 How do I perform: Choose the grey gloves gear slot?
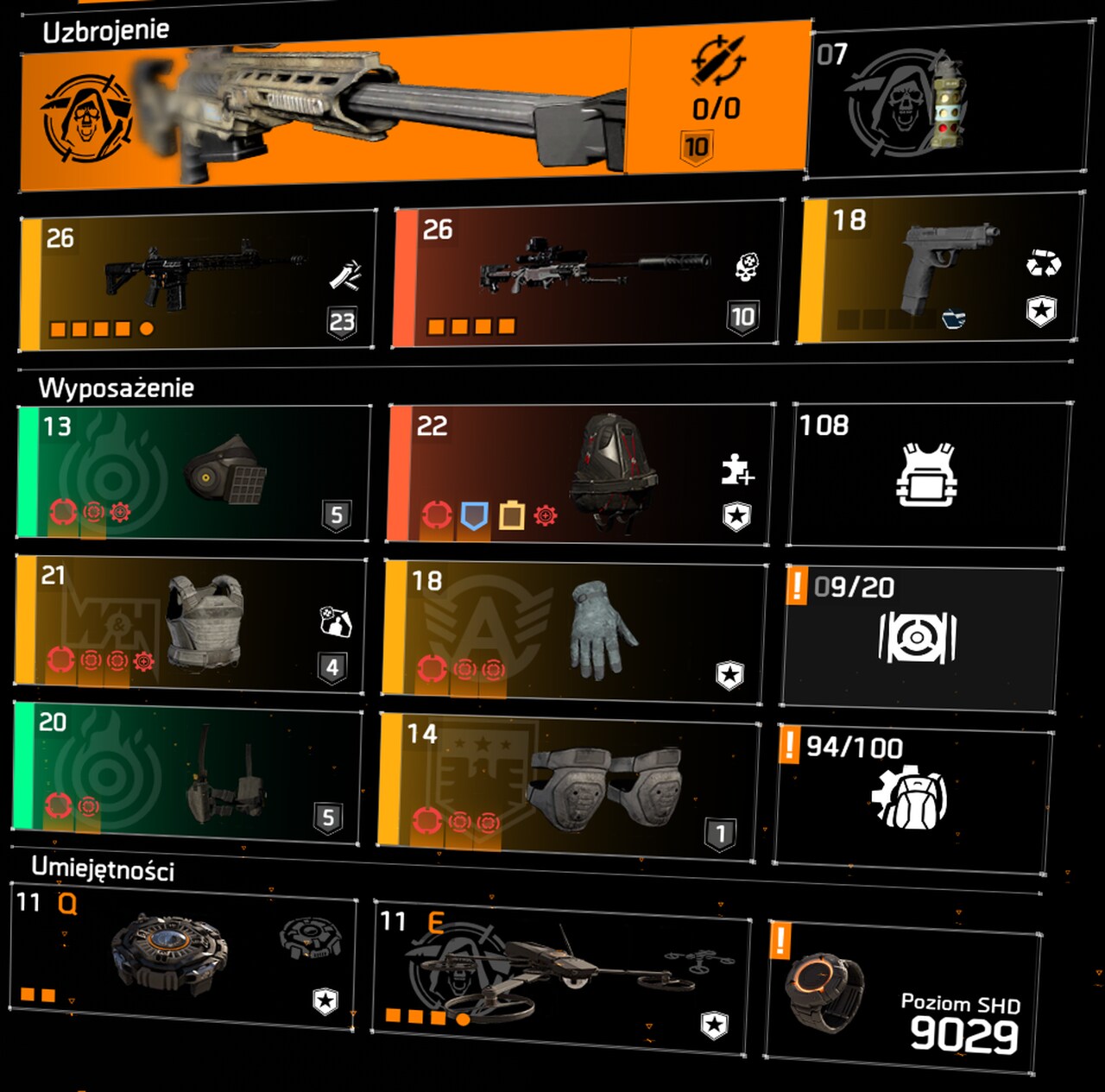pyautogui.click(x=573, y=628)
